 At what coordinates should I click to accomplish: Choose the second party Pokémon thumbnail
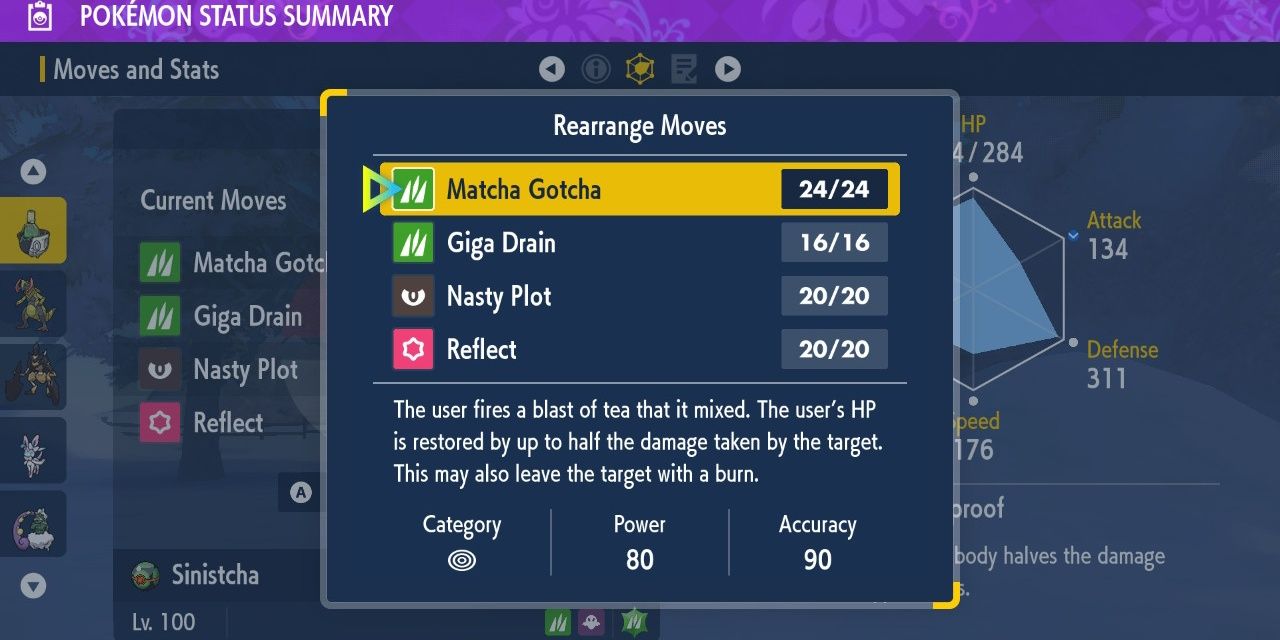tap(33, 304)
